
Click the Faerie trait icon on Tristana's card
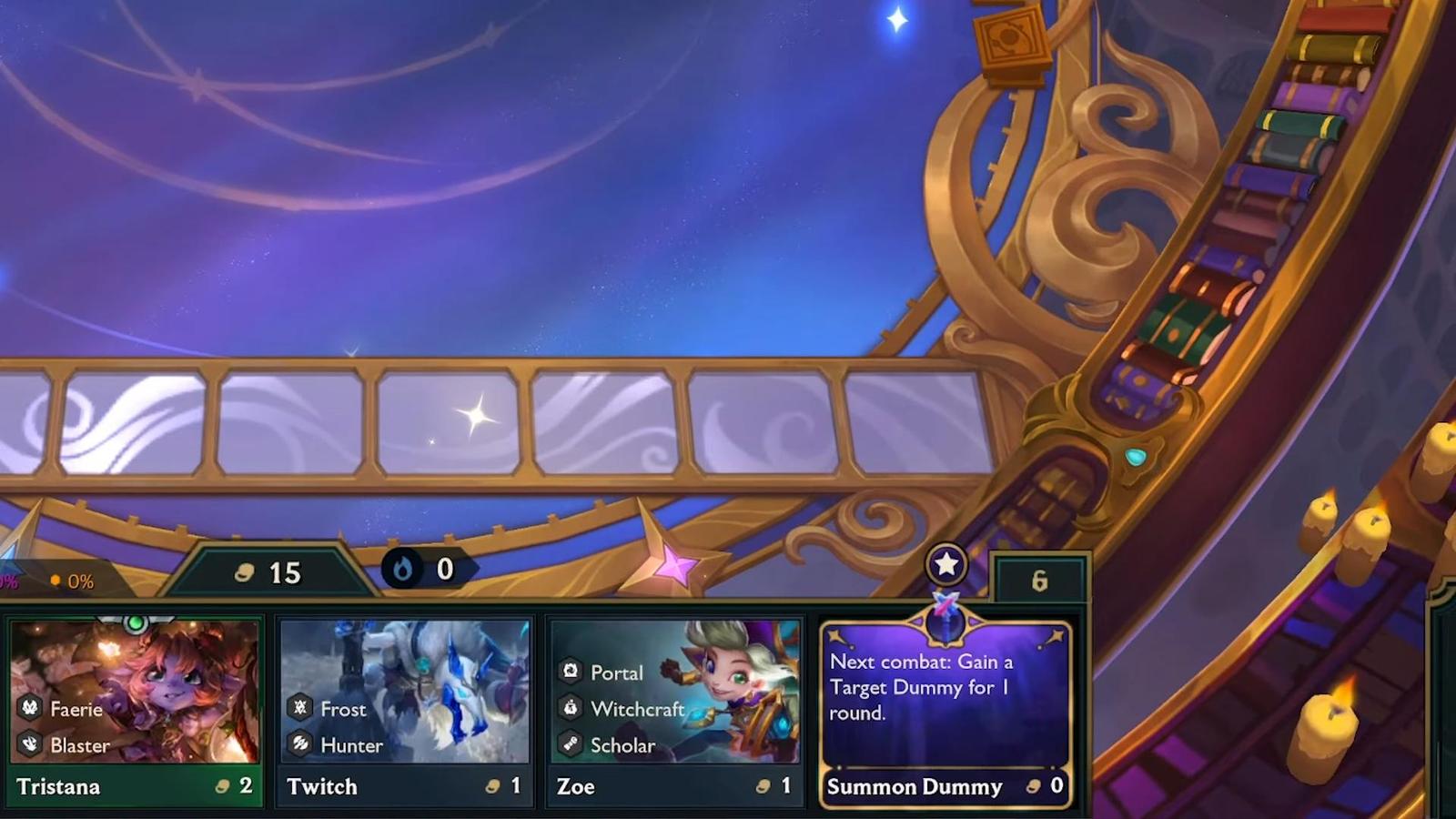coord(29,708)
